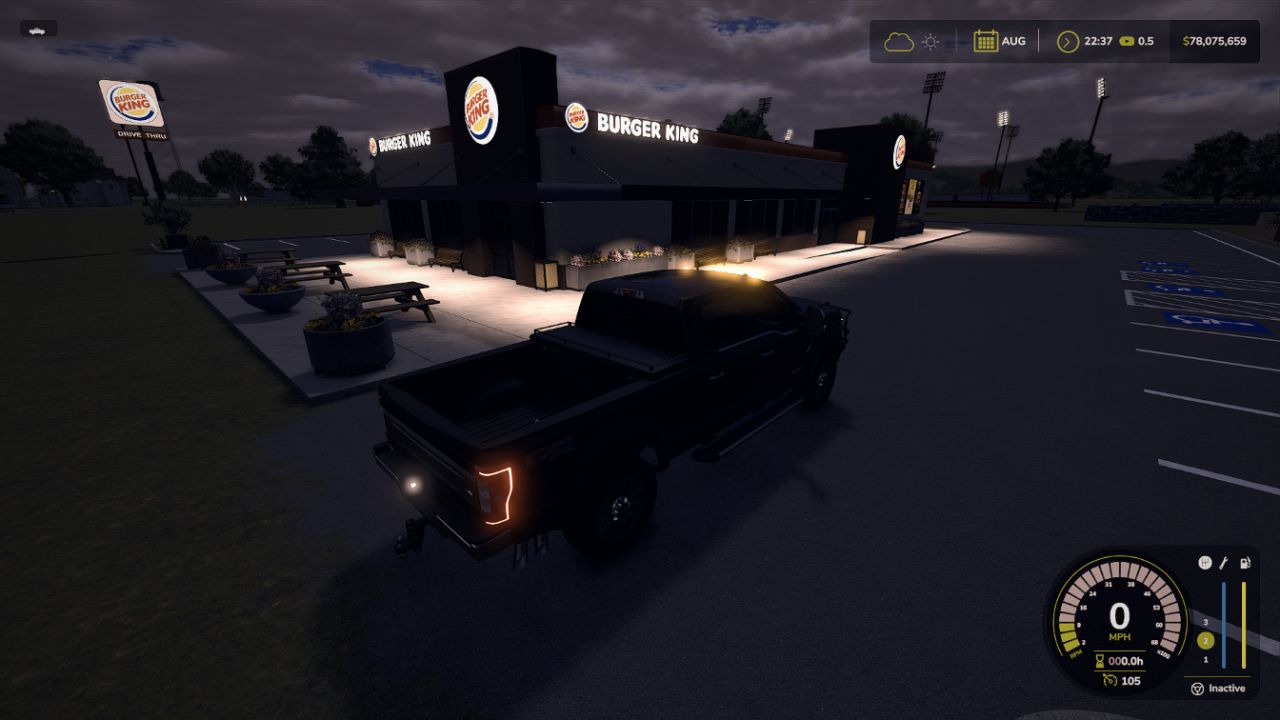Toggle the highlighted gear 2 indicator
Screen dimensions: 1280x720
pyautogui.click(x=1205, y=640)
